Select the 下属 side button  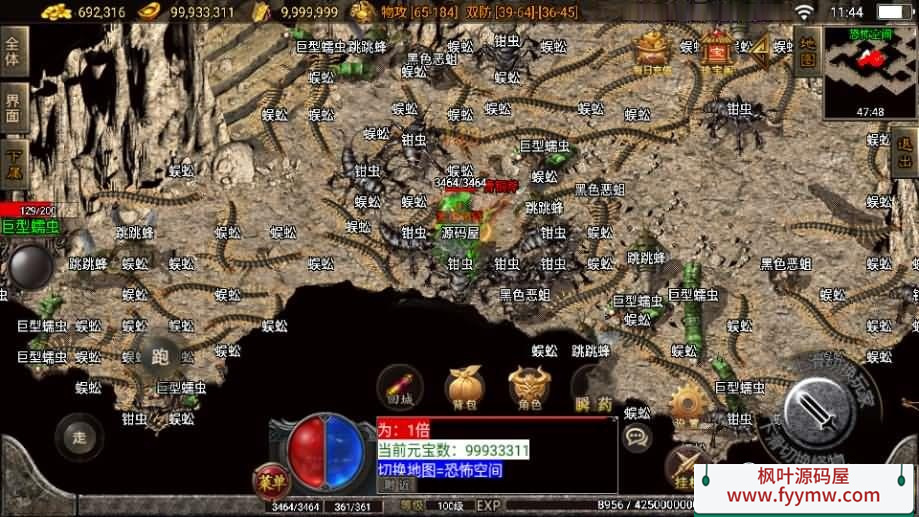pos(13,160)
